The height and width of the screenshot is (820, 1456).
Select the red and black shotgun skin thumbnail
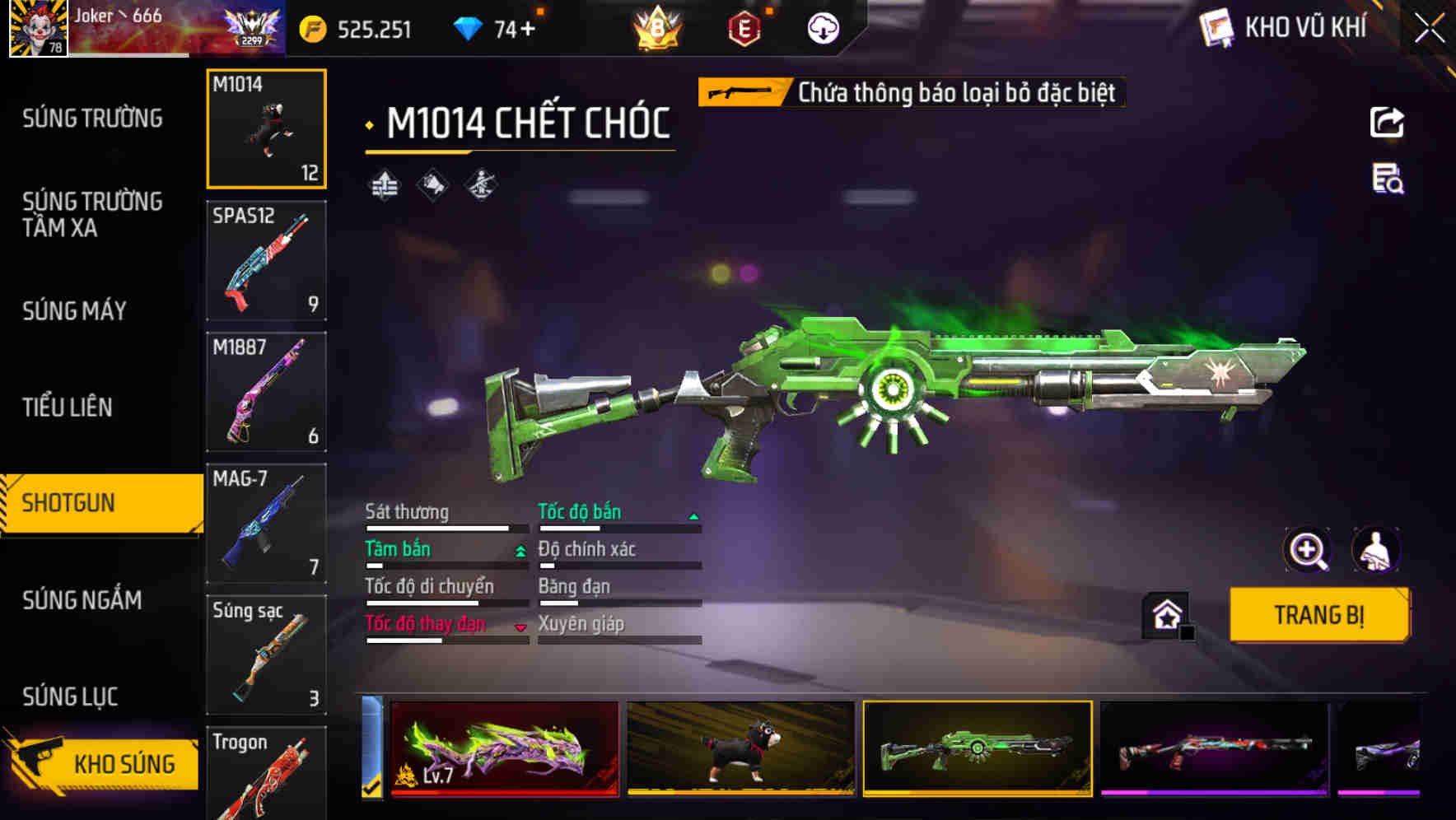click(1214, 749)
